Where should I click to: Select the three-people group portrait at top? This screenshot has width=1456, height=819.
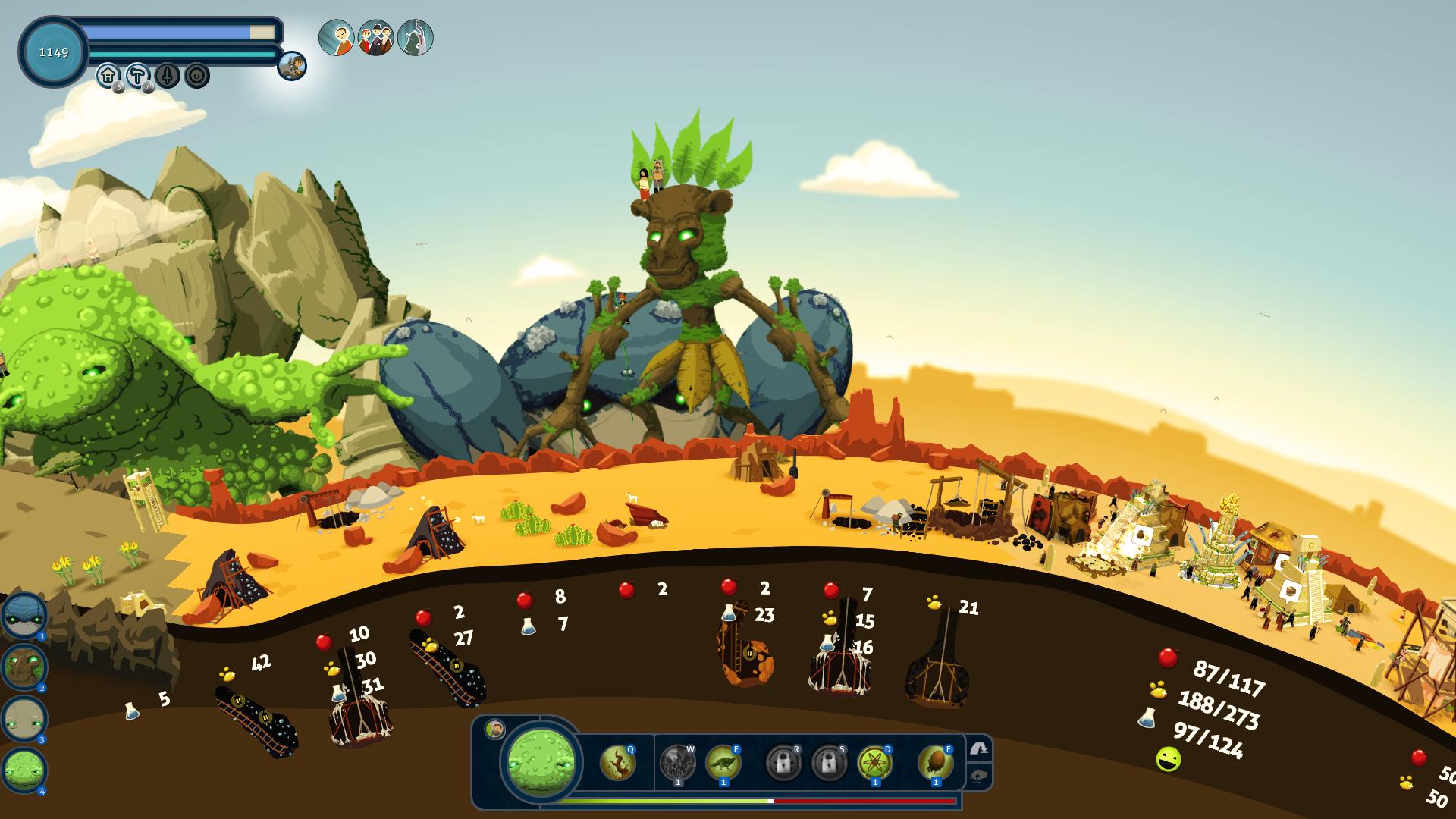(375, 38)
